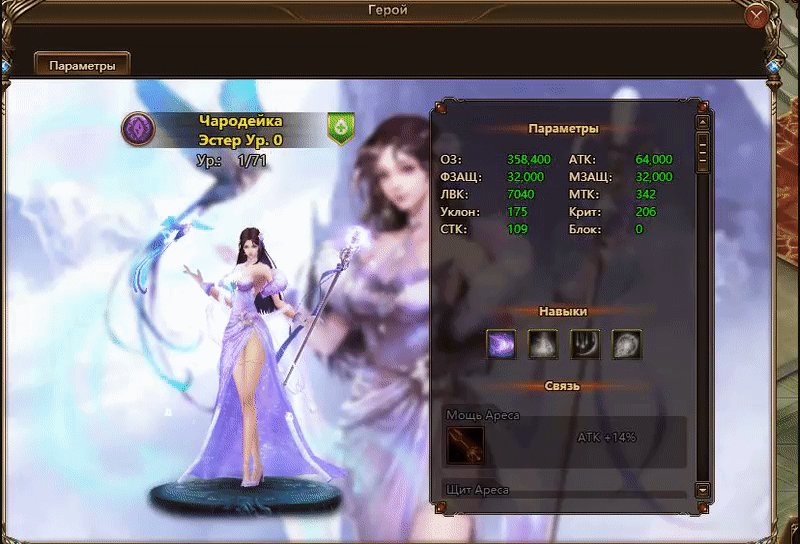Select the grey cone-shaped skill icon
This screenshot has width=800, height=544.
543,344
